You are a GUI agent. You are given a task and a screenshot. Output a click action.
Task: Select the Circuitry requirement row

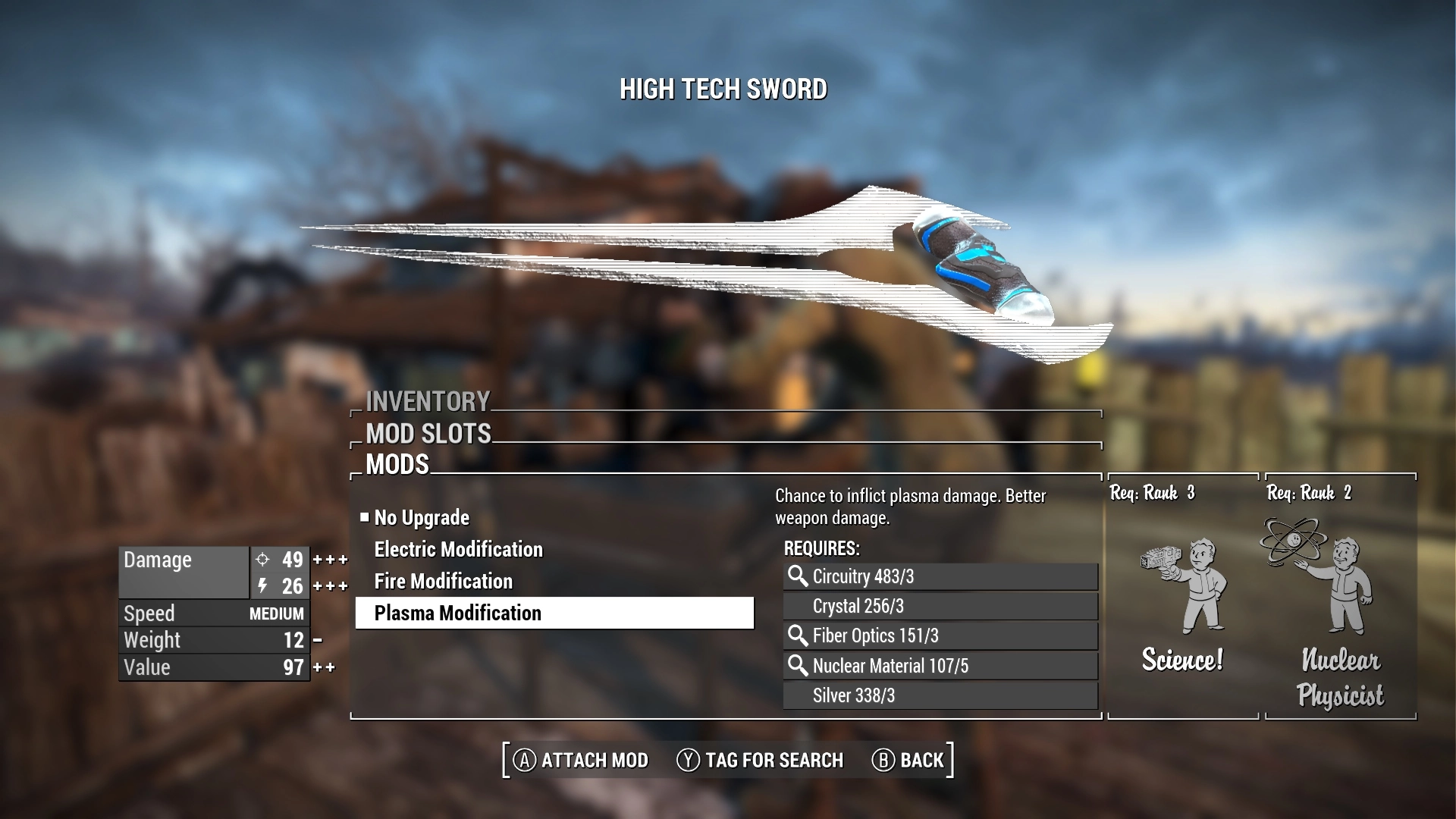pyautogui.click(x=940, y=576)
